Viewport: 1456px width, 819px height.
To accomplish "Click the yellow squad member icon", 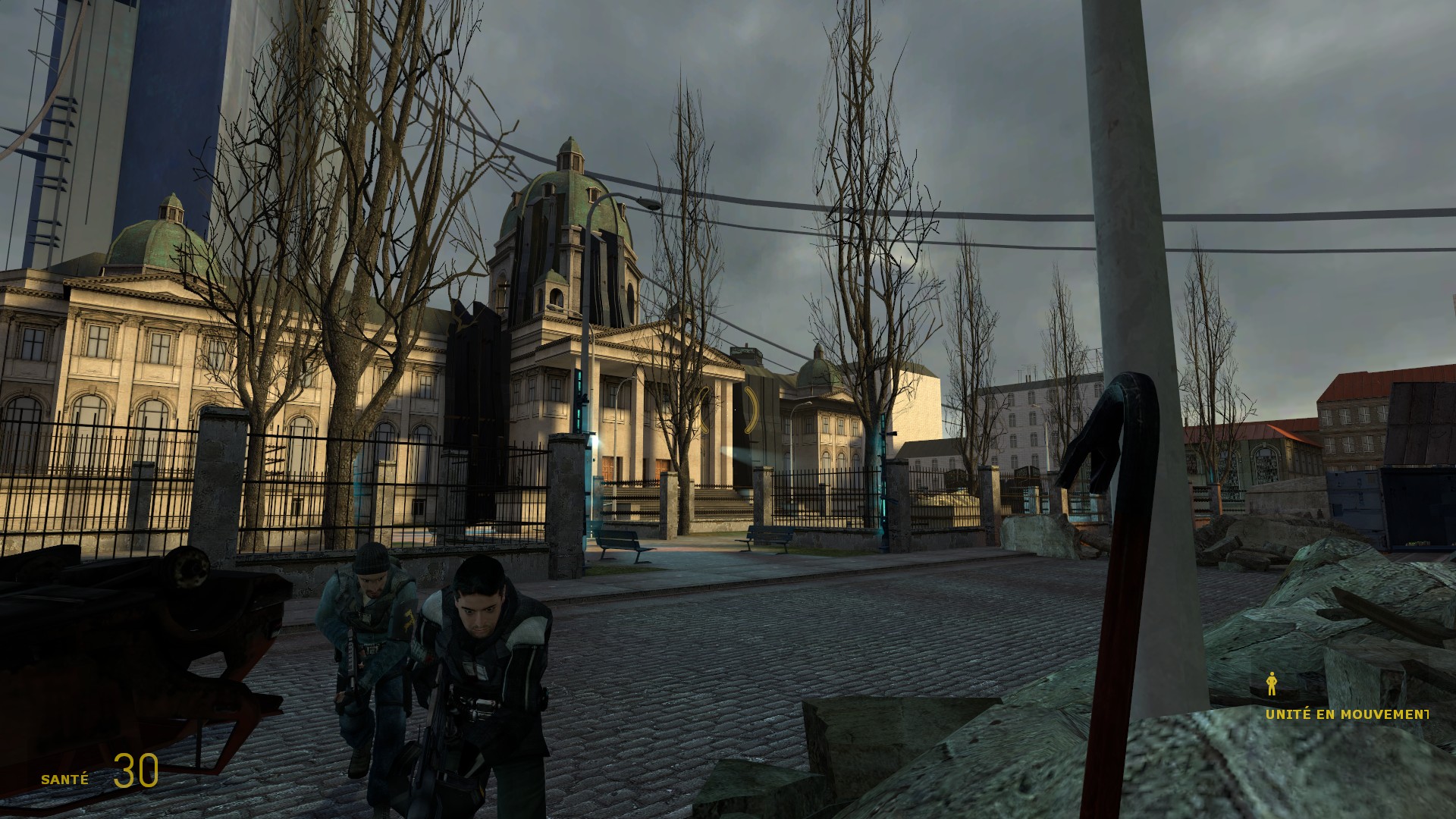I will coord(1272,685).
